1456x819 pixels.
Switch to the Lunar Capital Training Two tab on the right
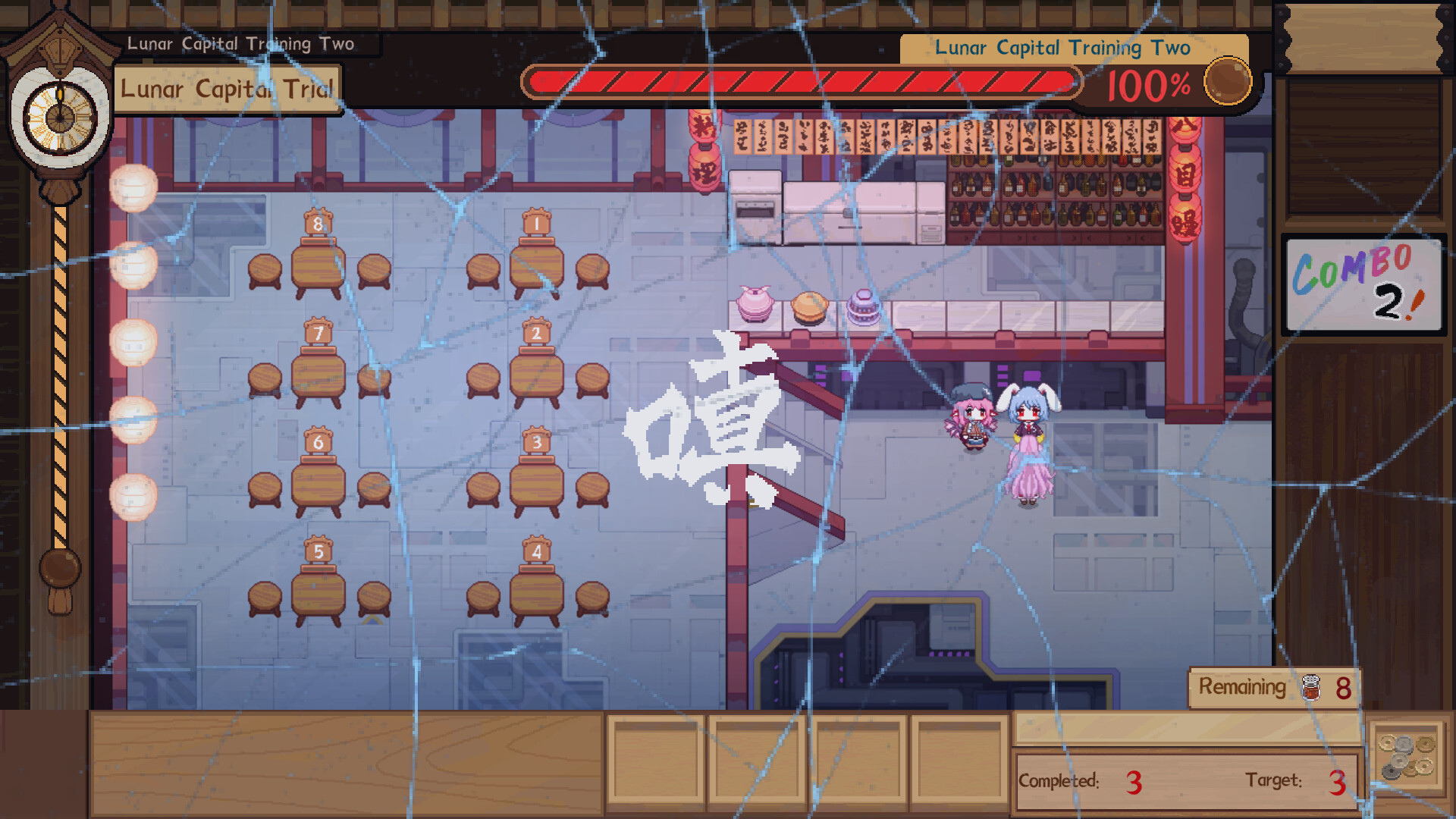1062,47
